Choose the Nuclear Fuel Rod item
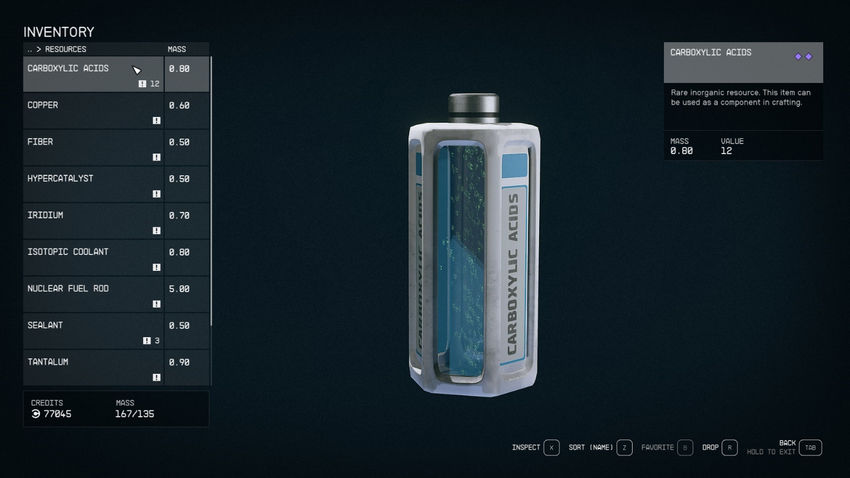 [x=92, y=294]
